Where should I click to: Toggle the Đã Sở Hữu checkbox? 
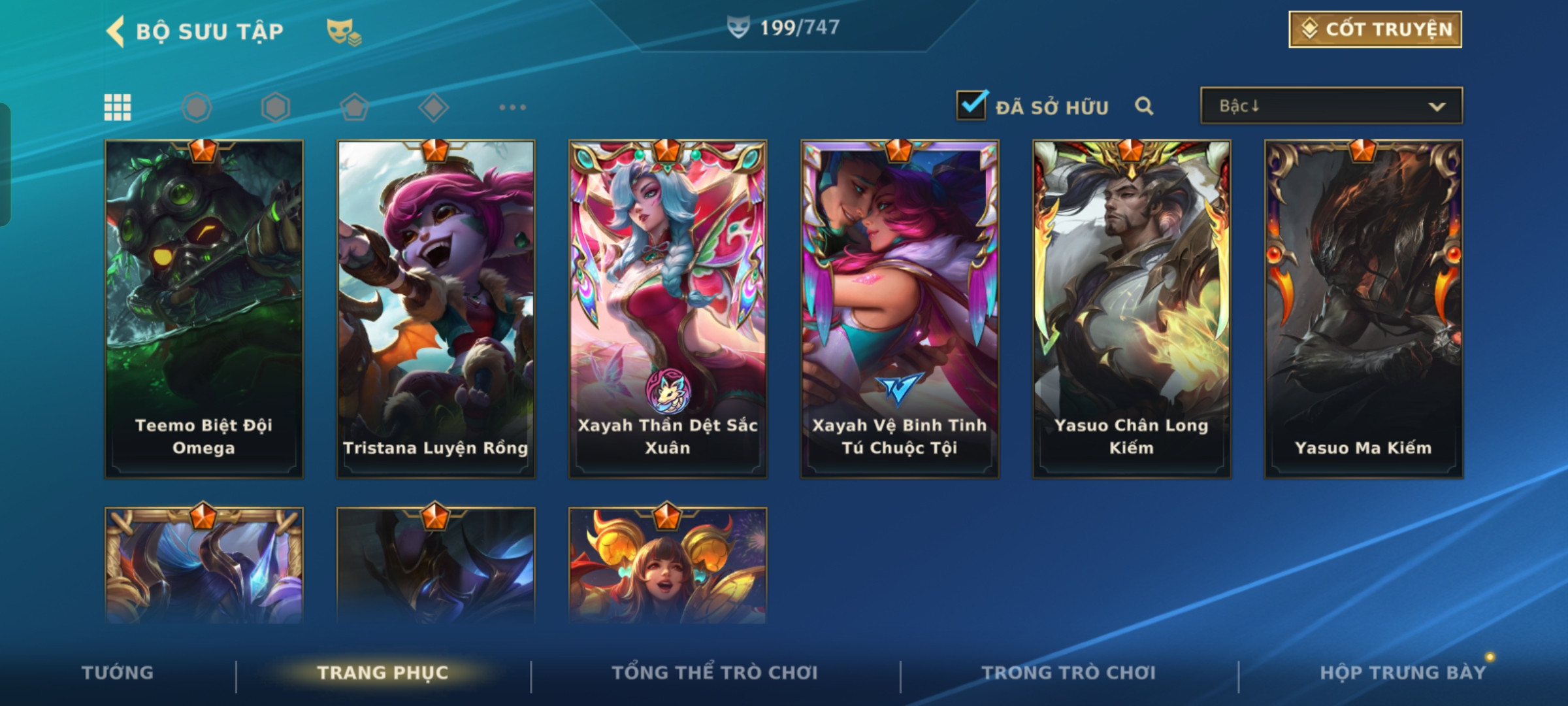pyautogui.click(x=971, y=106)
